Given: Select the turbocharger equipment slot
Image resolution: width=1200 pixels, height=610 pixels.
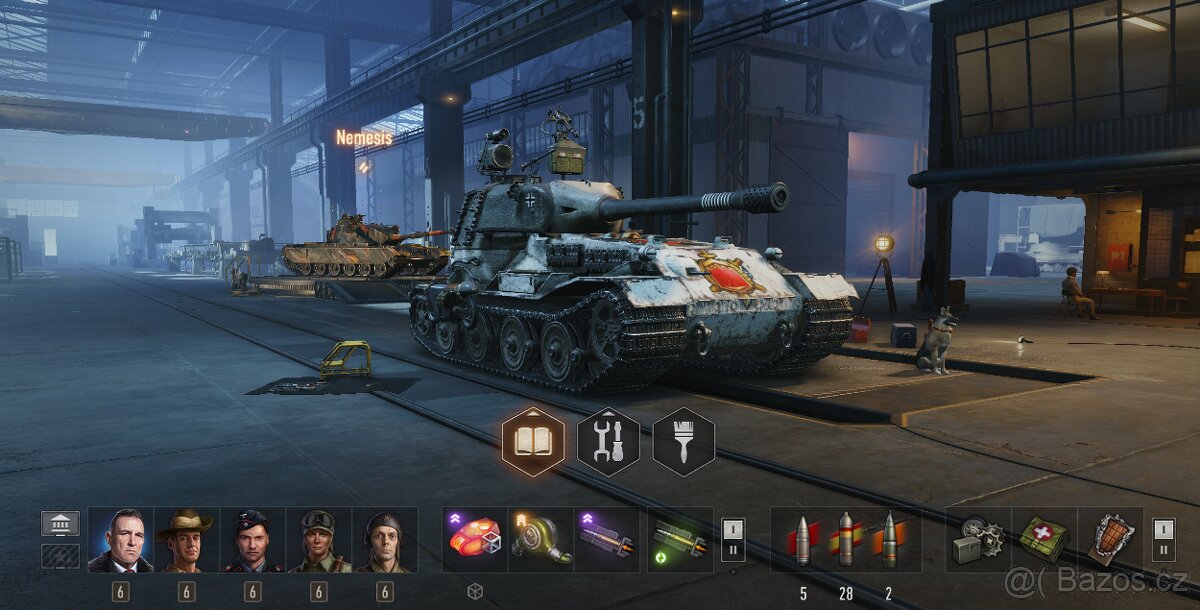Looking at the screenshot, I should click(x=541, y=540).
